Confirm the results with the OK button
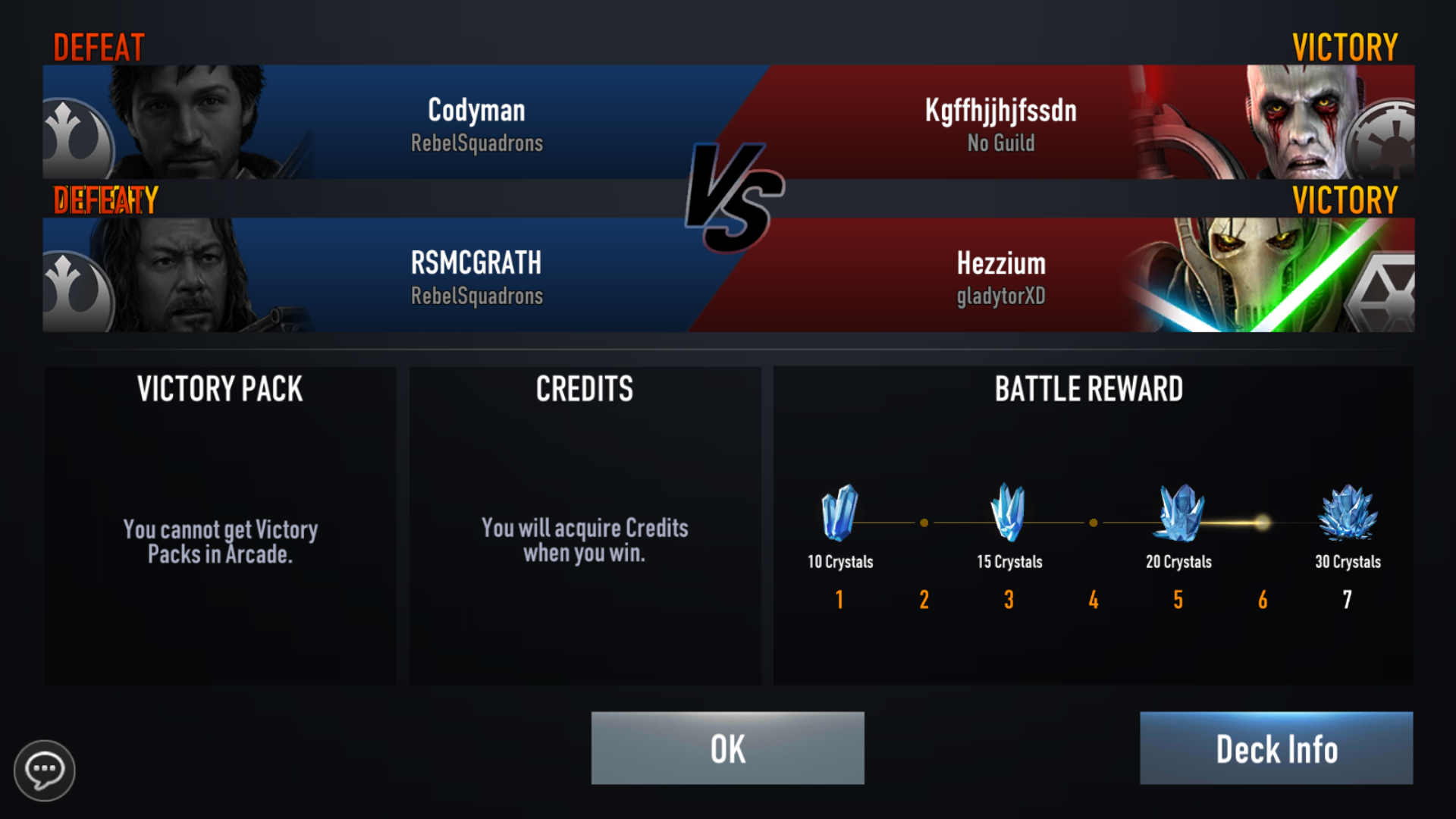Viewport: 1456px width, 819px height. point(727,748)
